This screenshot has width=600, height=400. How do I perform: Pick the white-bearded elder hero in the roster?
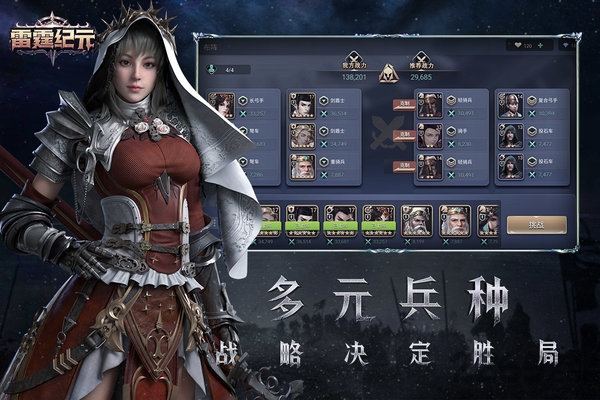455,219
